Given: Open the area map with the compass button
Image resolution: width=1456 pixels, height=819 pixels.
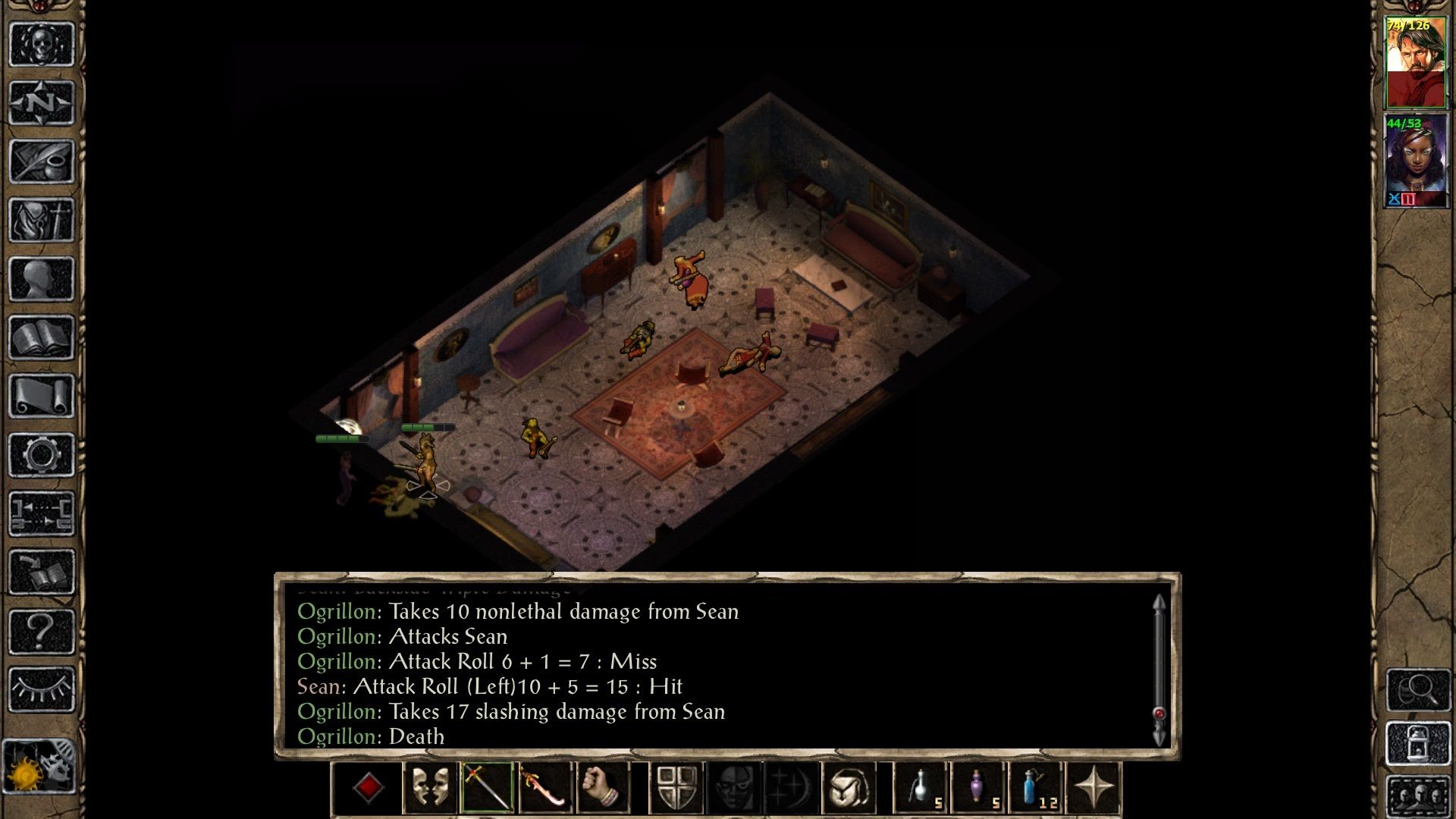Looking at the screenshot, I should coord(42,102).
